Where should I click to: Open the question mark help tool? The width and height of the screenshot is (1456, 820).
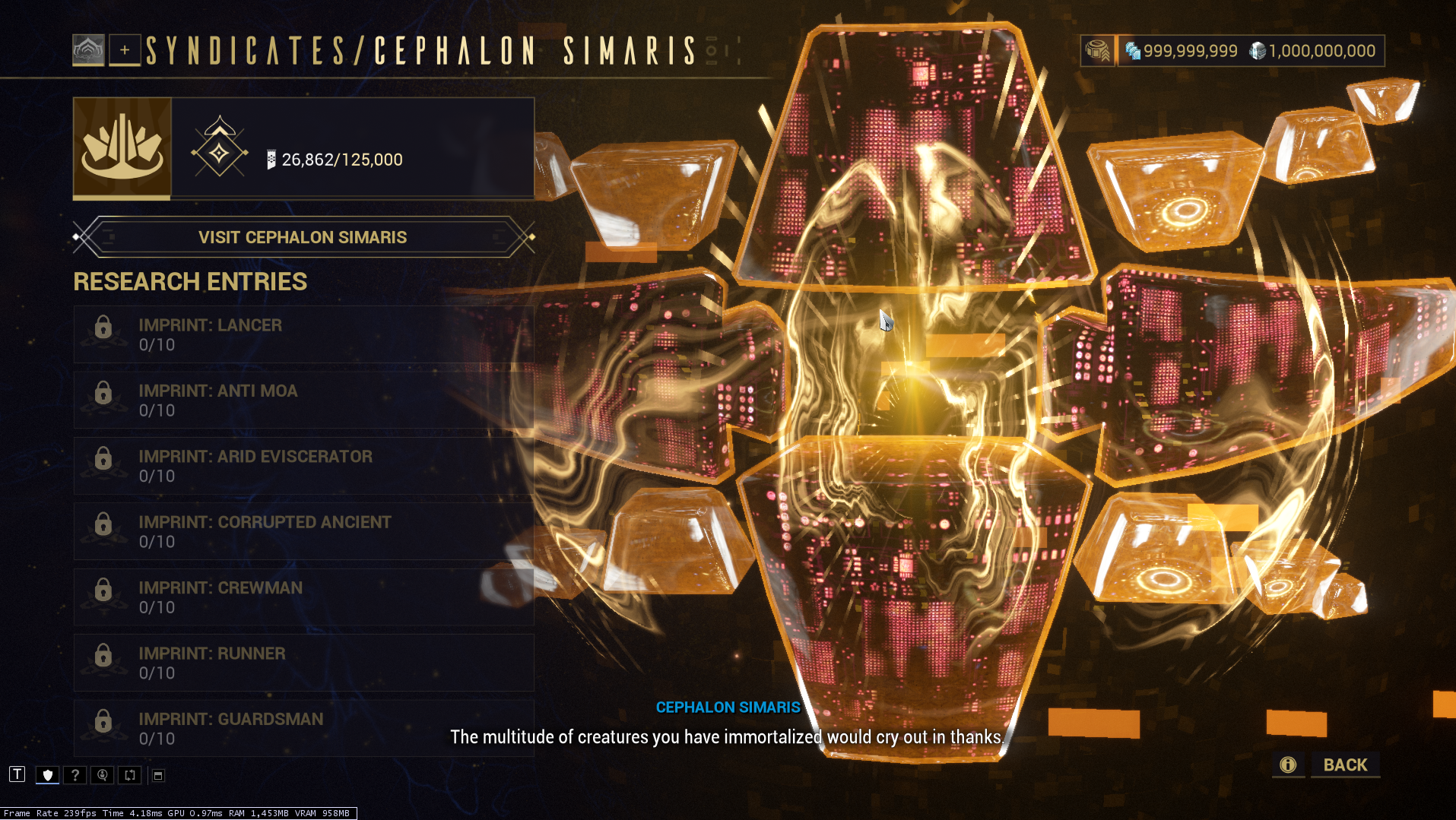75,775
